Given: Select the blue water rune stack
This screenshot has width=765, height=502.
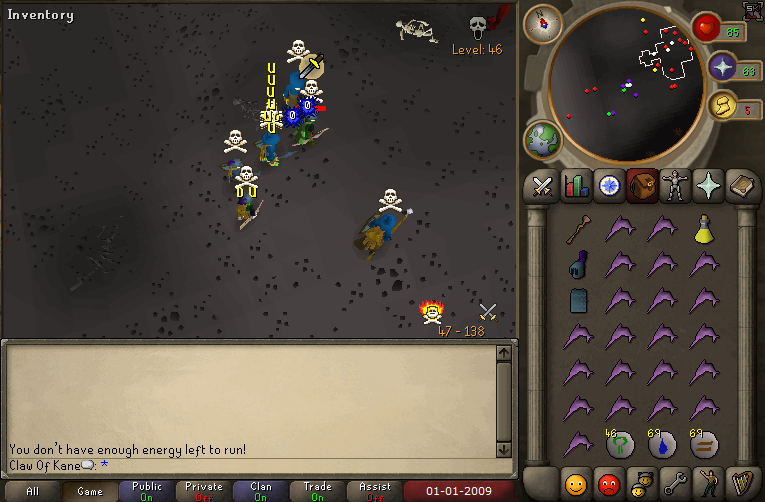Looking at the screenshot, I should [x=661, y=444].
